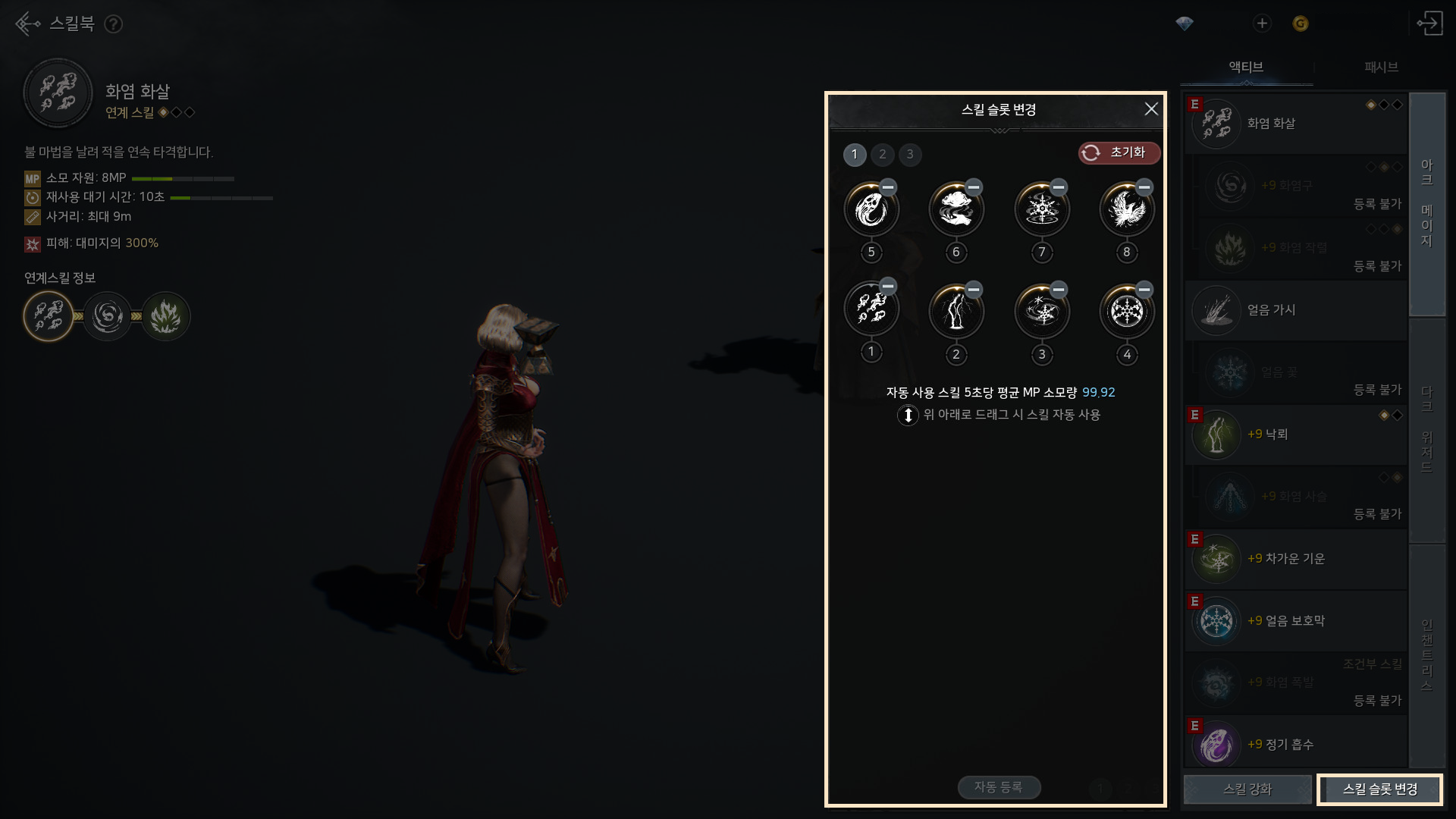Click the 자동 등록 auto-register button
Screen dimensions: 1456x819
(998, 787)
